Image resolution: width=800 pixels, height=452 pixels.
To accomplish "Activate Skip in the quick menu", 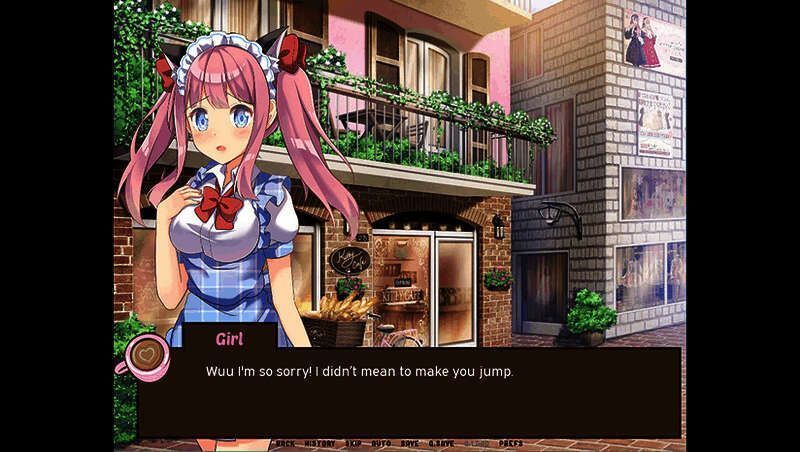I will pos(353,442).
